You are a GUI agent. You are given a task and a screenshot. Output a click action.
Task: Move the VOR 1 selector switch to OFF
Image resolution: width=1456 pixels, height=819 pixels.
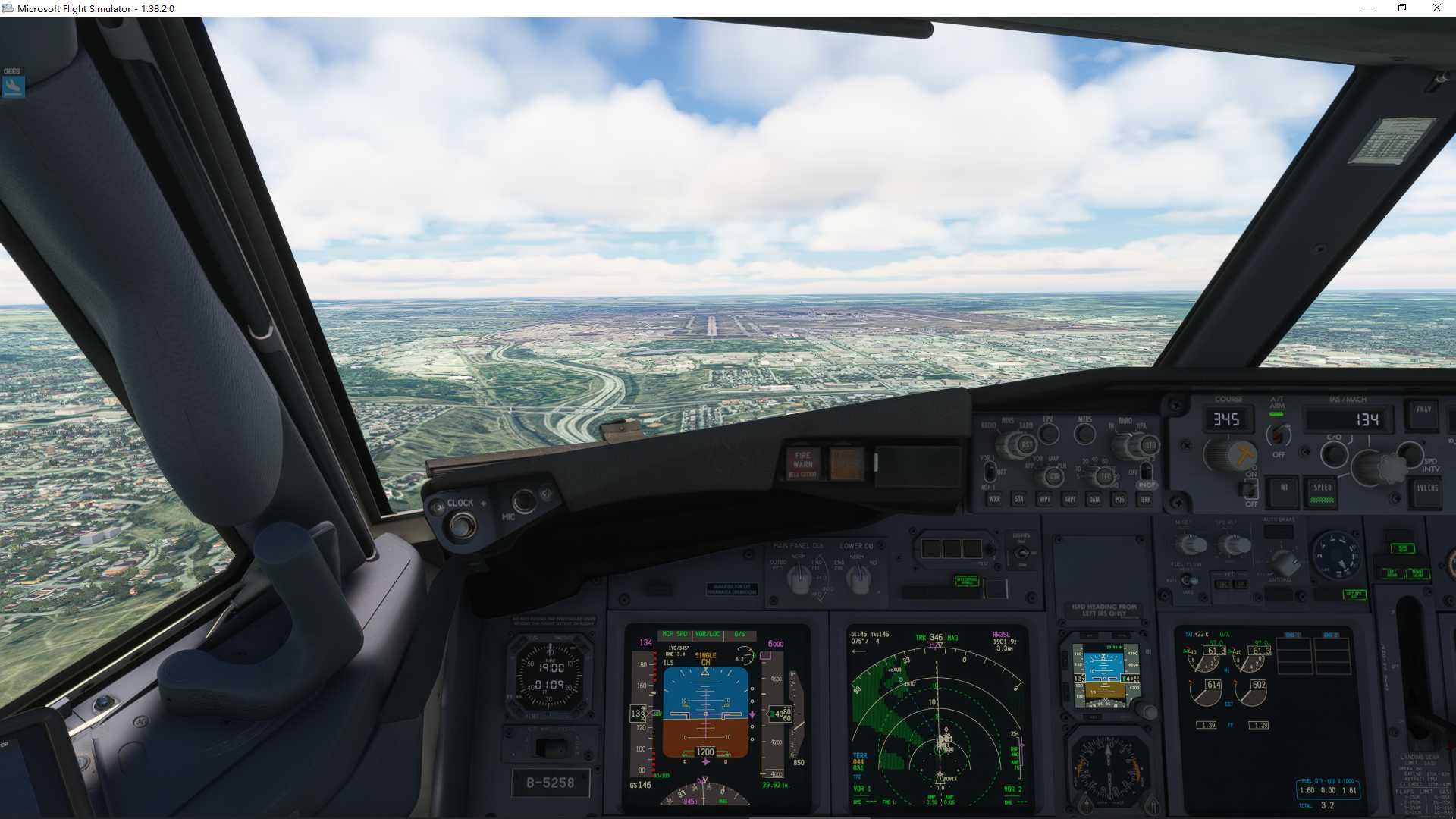(x=989, y=472)
